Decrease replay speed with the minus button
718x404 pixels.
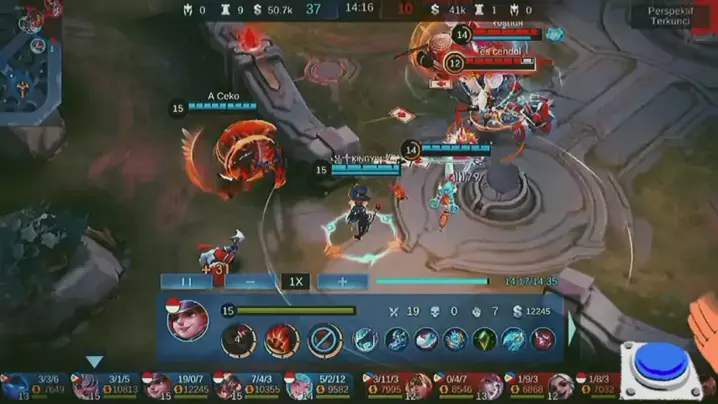click(x=249, y=282)
